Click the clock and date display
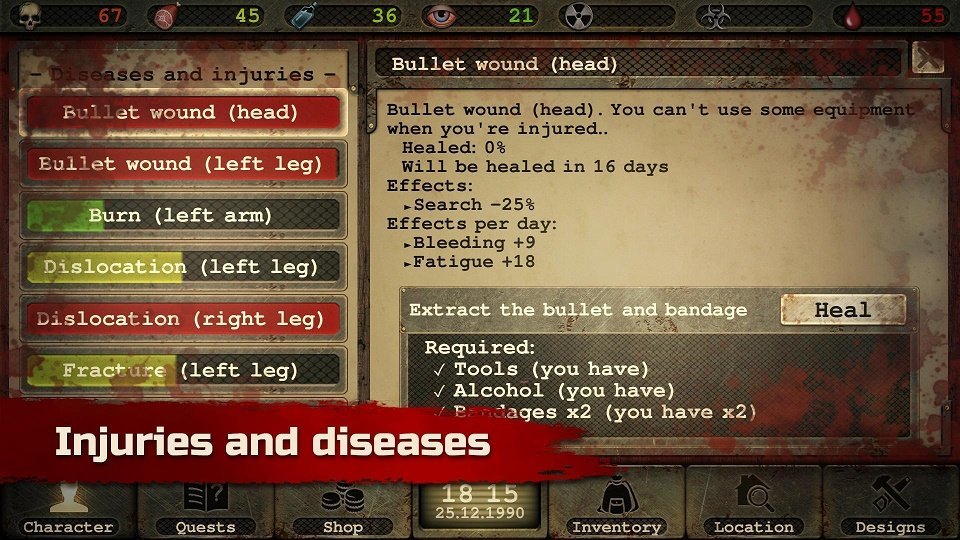 (480, 501)
